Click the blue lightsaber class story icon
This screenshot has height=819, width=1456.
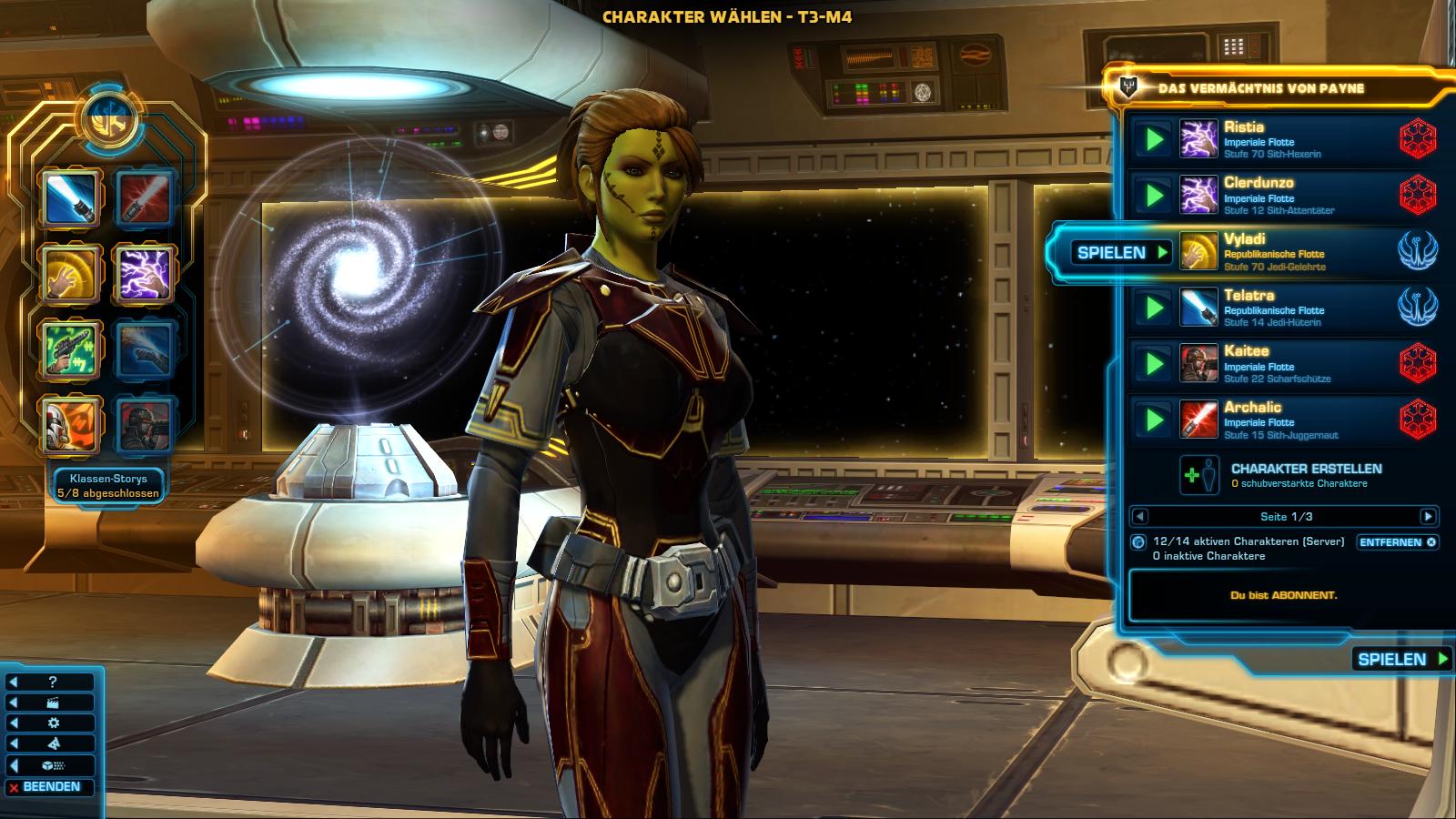(x=69, y=197)
